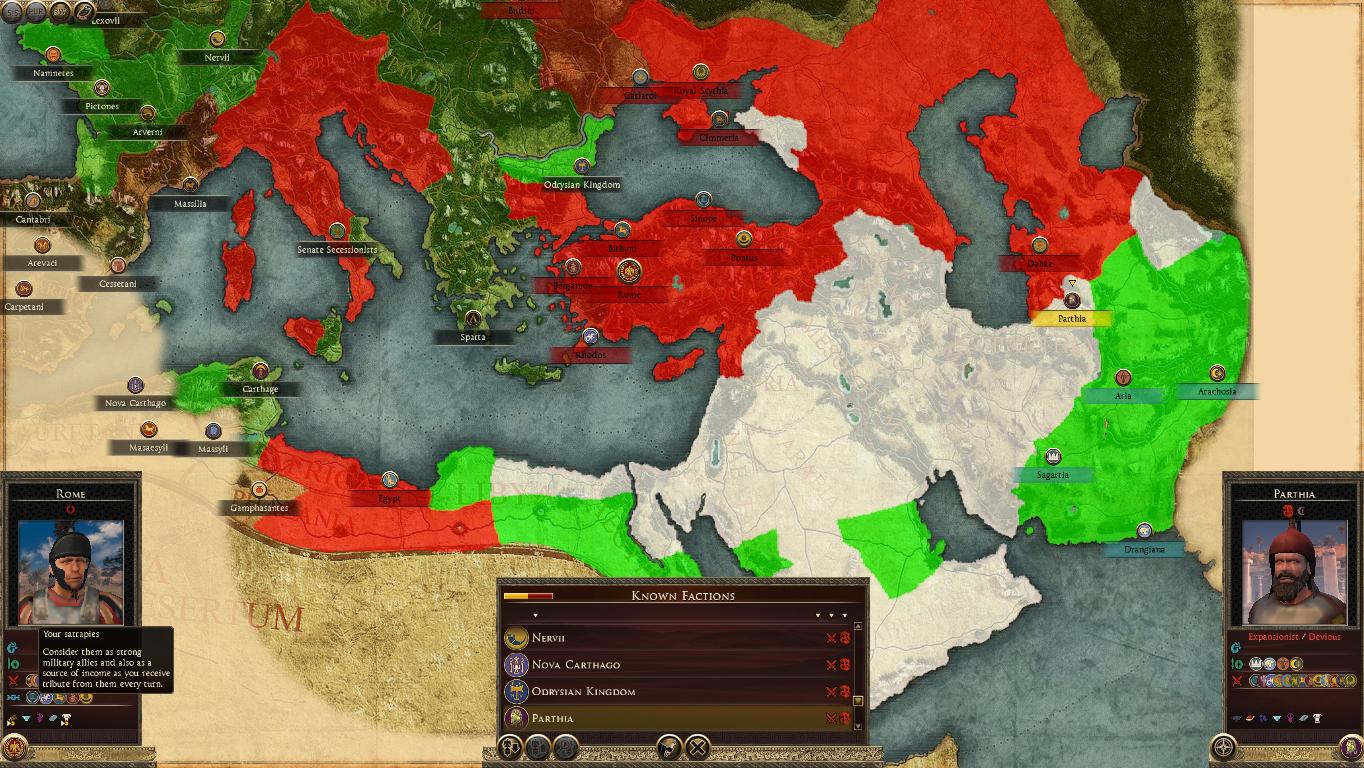Viewport: 1364px width, 768px height.
Task: Close the diplomacy panel with the X button
Action: 698,746
